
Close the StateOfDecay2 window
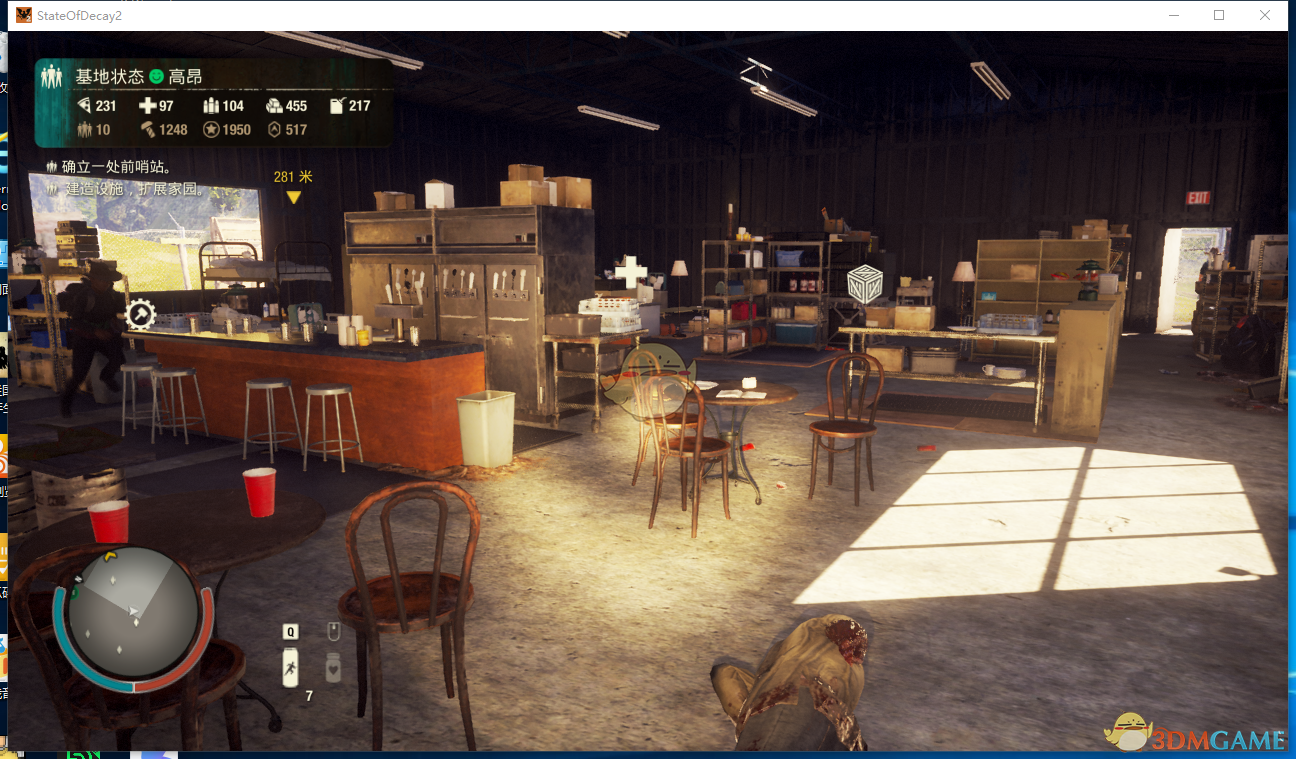[1266, 15]
